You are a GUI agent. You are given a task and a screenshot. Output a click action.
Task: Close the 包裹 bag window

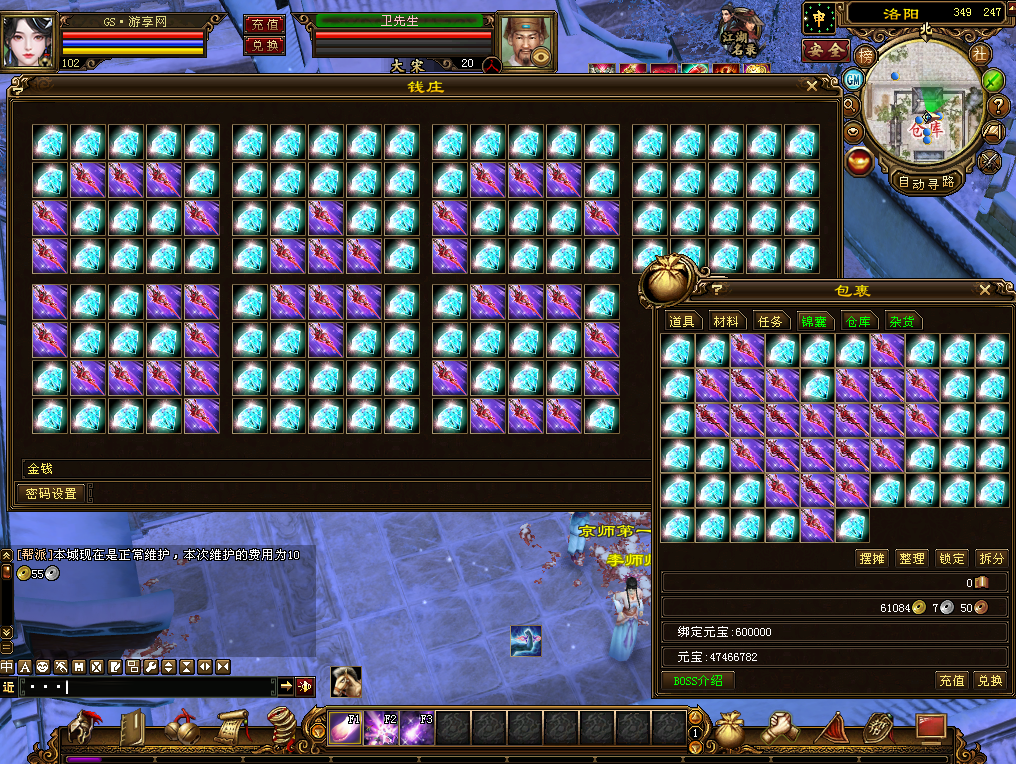(985, 290)
